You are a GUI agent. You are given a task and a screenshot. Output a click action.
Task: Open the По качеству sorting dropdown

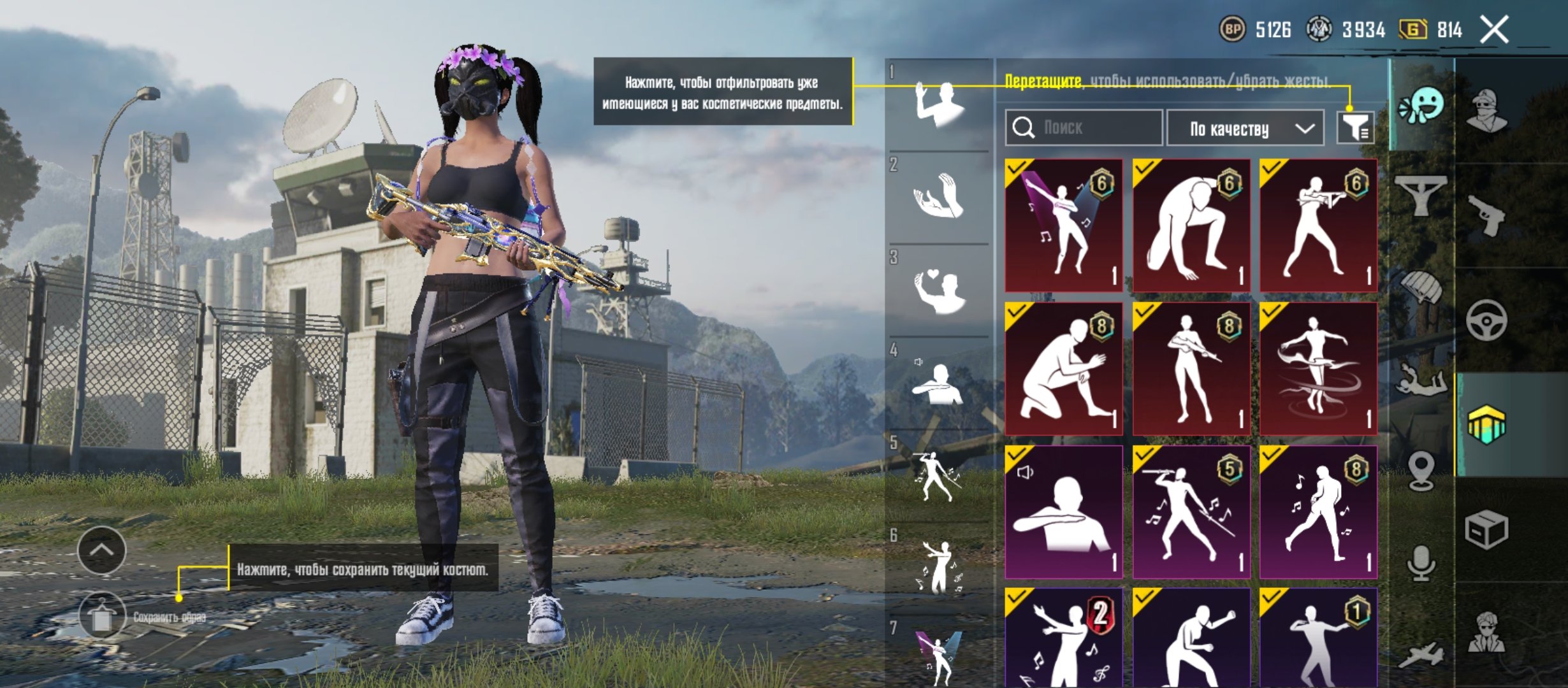(1245, 129)
